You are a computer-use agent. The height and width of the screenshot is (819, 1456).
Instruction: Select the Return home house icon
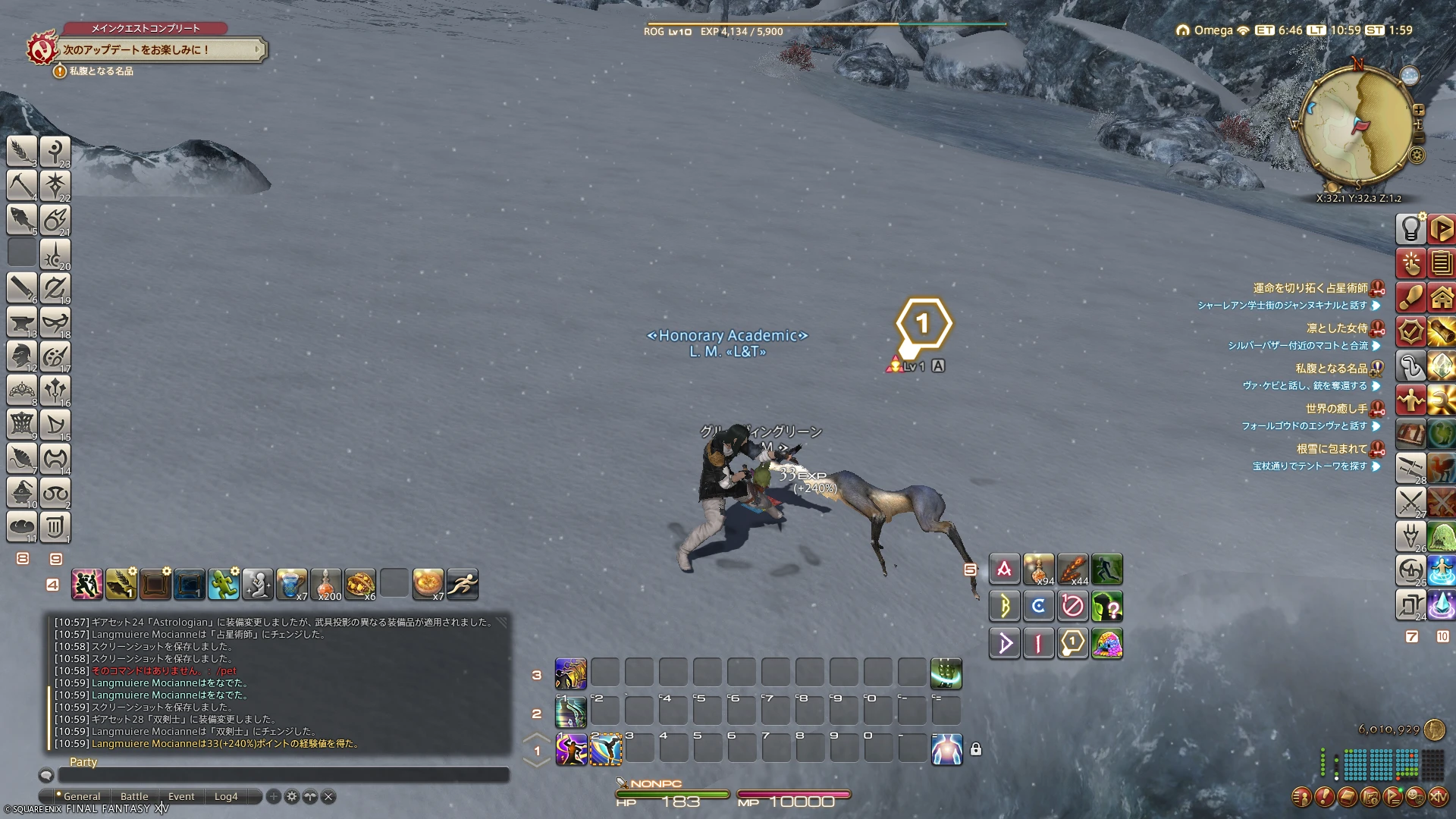(1442, 297)
